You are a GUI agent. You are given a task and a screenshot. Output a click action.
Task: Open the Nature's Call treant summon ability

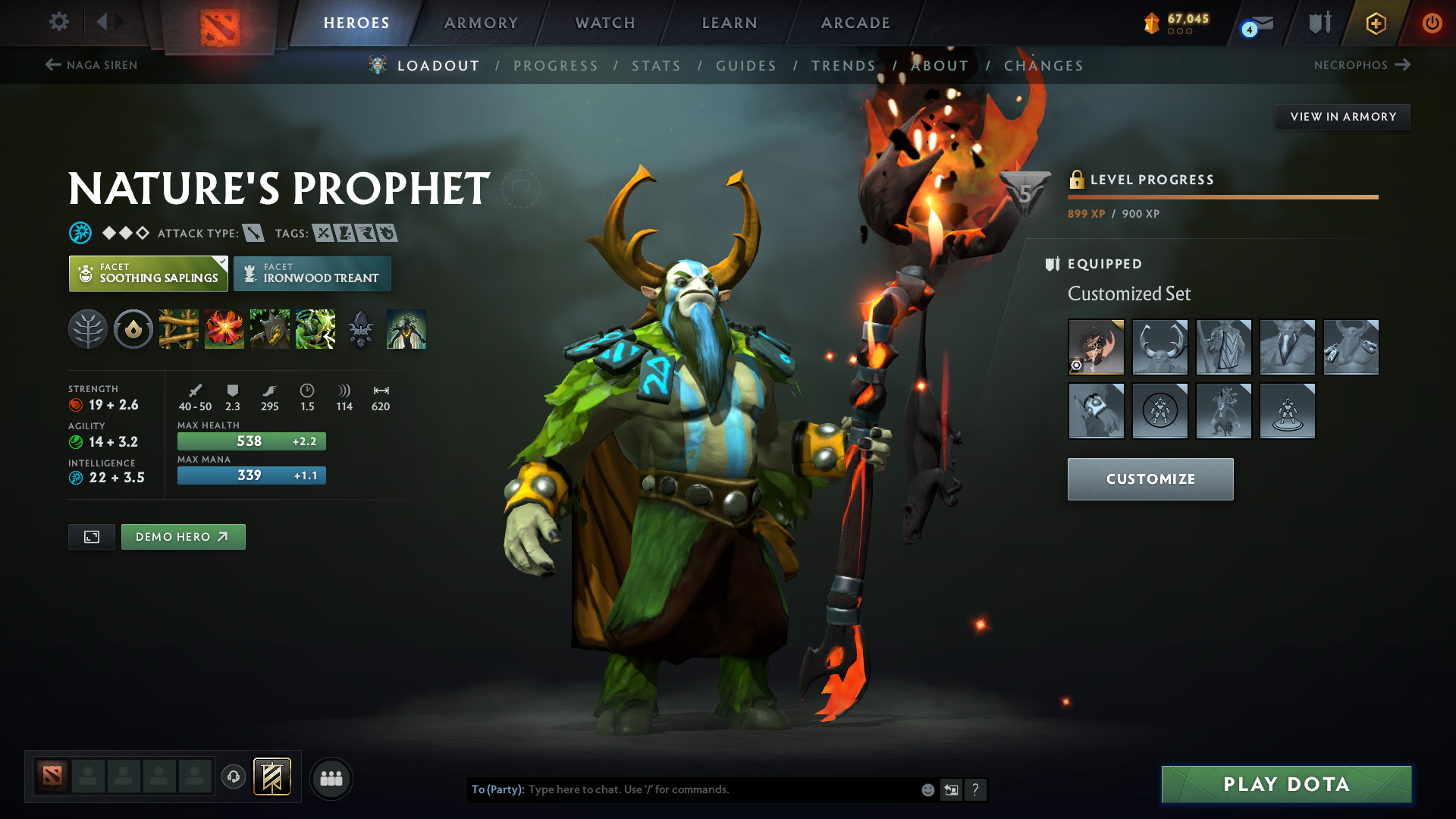[270, 329]
